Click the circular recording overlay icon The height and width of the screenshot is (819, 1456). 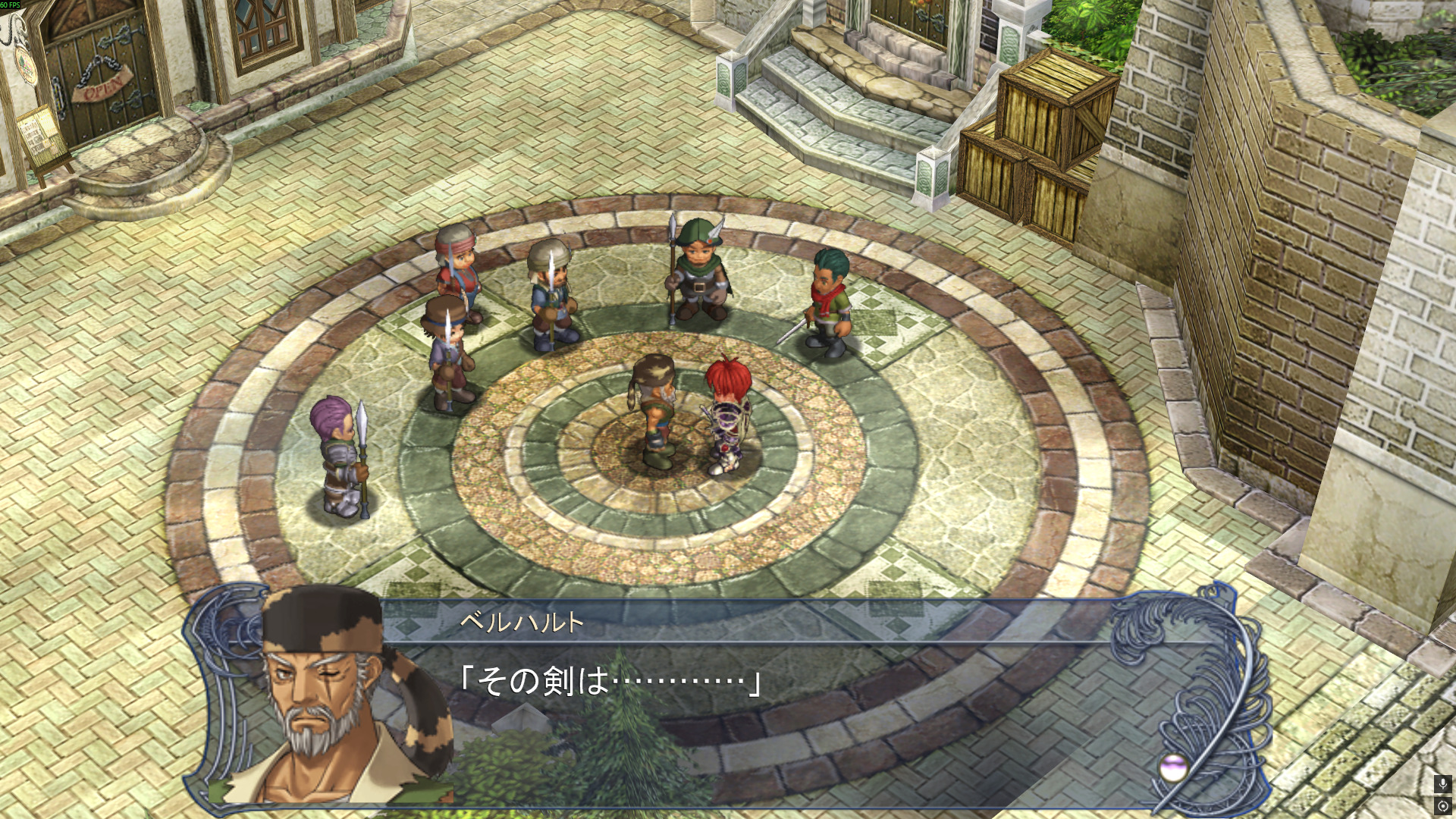coord(1442,805)
